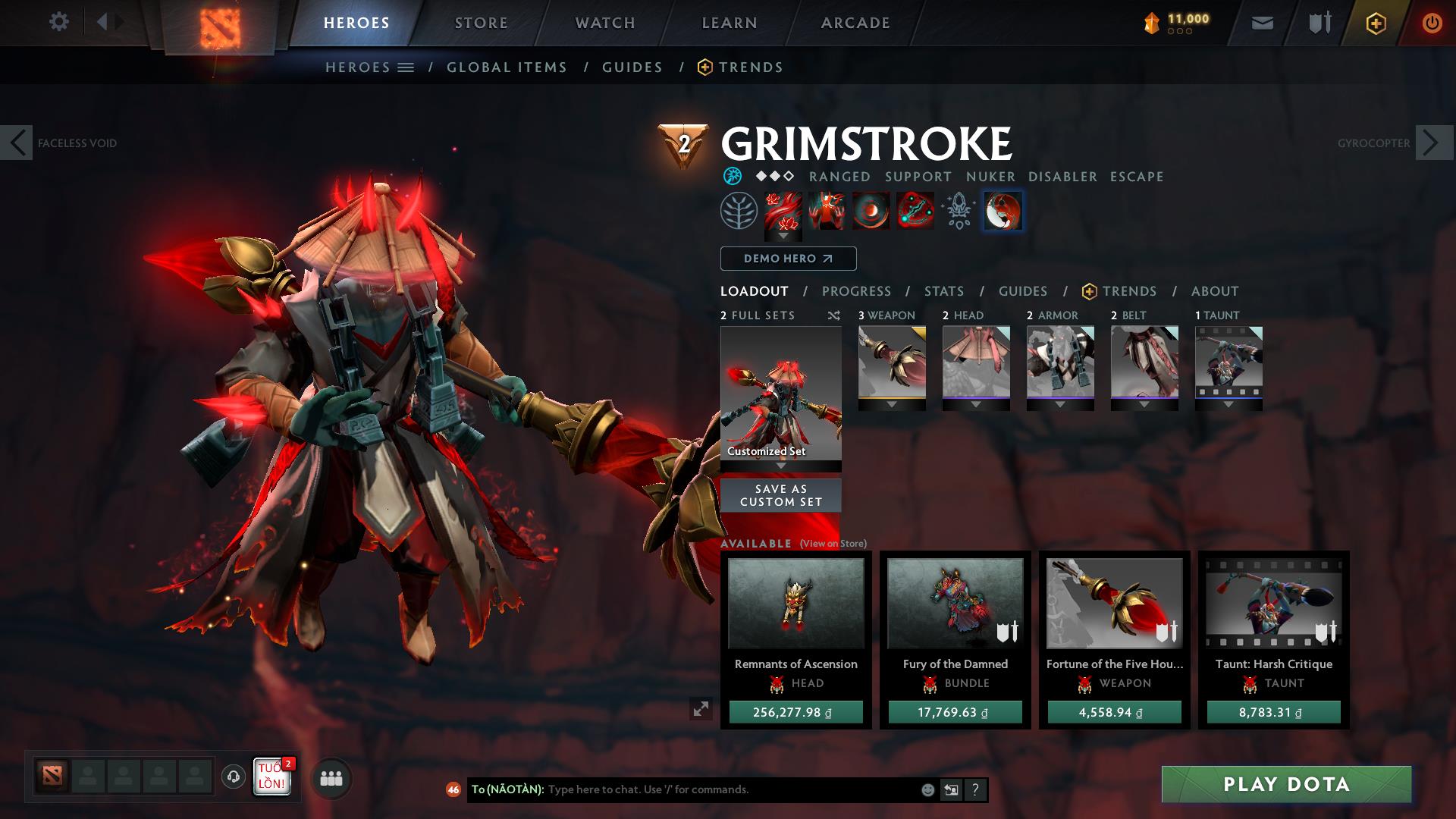Image resolution: width=1456 pixels, height=819 pixels.
Task: Expand the 2 Head slot dropdown arrow
Action: tap(976, 404)
